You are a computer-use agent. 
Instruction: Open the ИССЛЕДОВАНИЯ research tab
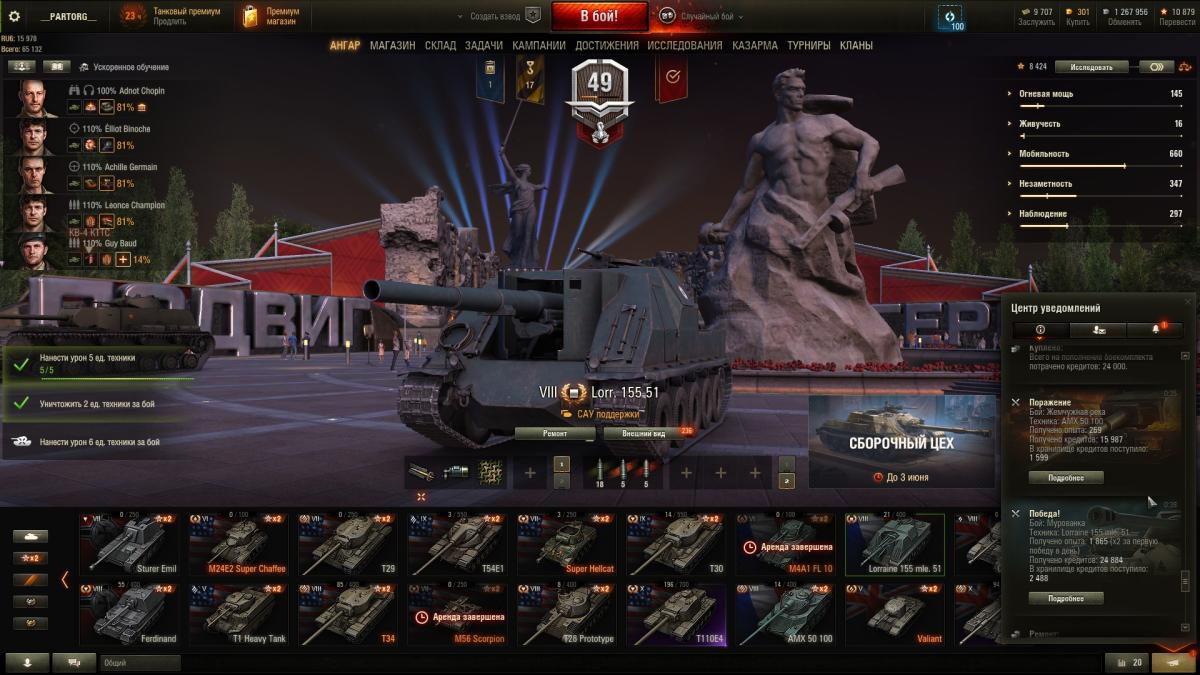[x=684, y=45]
